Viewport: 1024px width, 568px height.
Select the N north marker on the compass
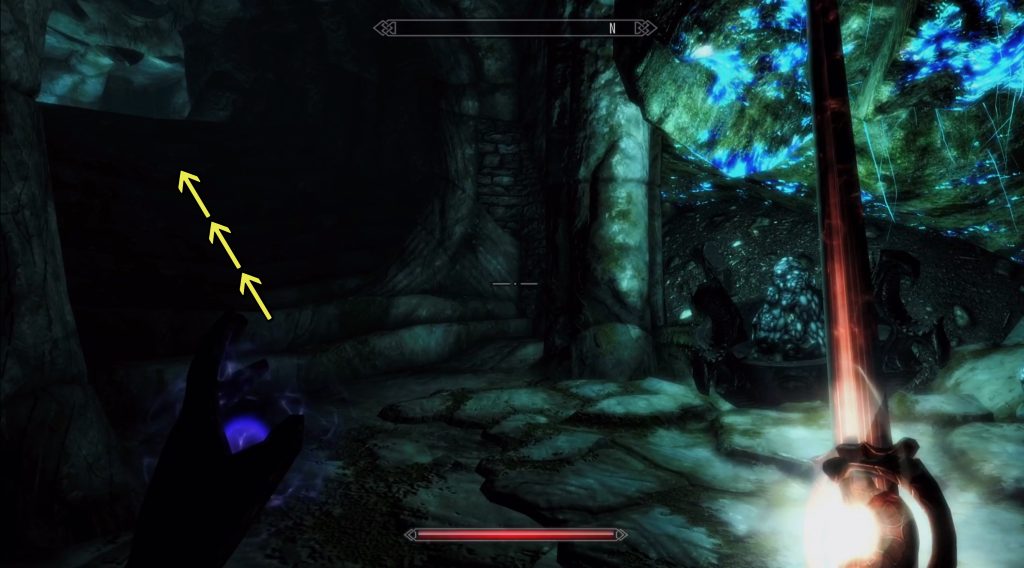pos(611,28)
